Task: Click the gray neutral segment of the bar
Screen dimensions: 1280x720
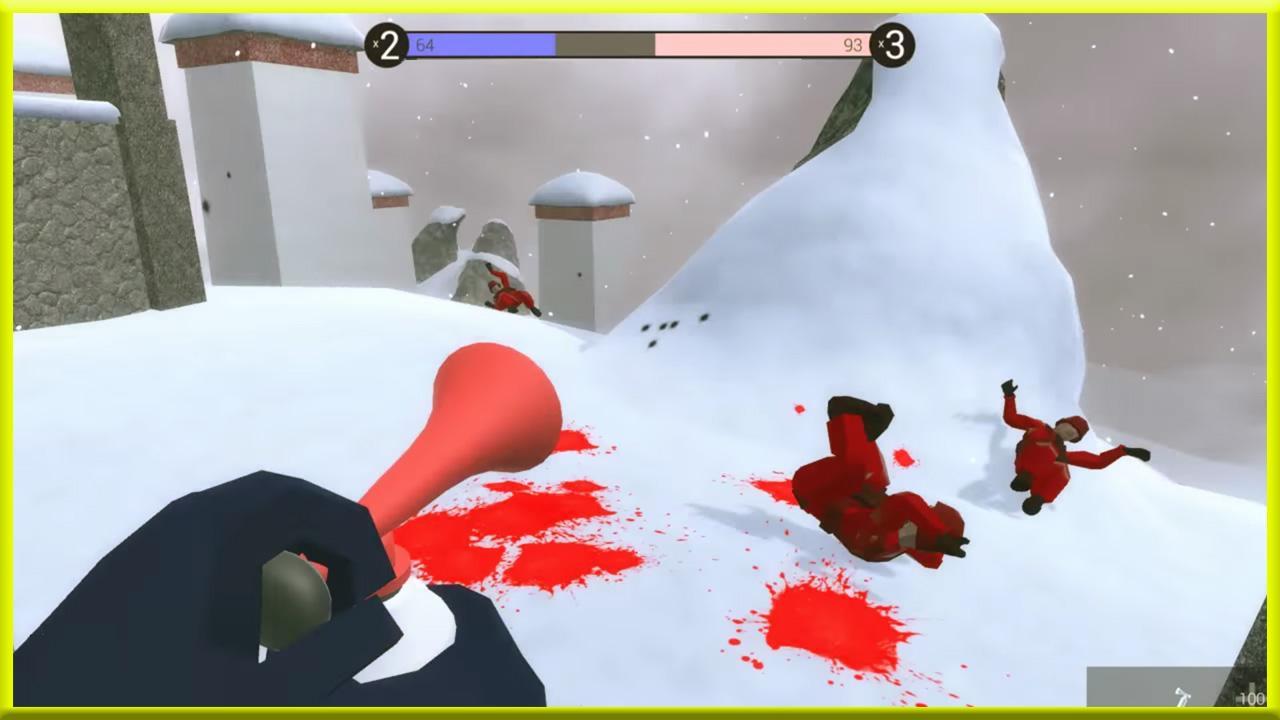Action: click(x=603, y=43)
